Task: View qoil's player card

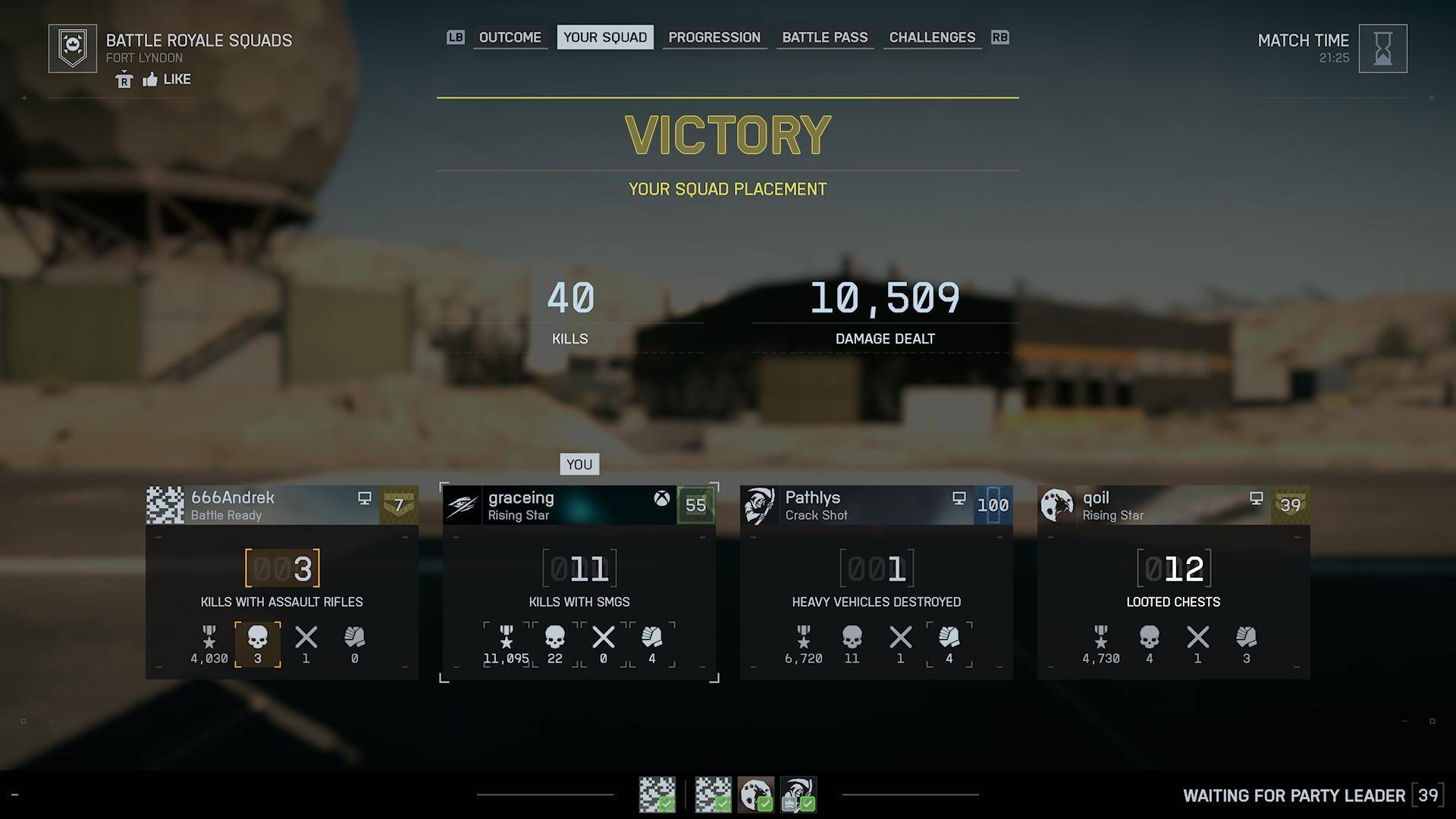Action: (x=1173, y=505)
